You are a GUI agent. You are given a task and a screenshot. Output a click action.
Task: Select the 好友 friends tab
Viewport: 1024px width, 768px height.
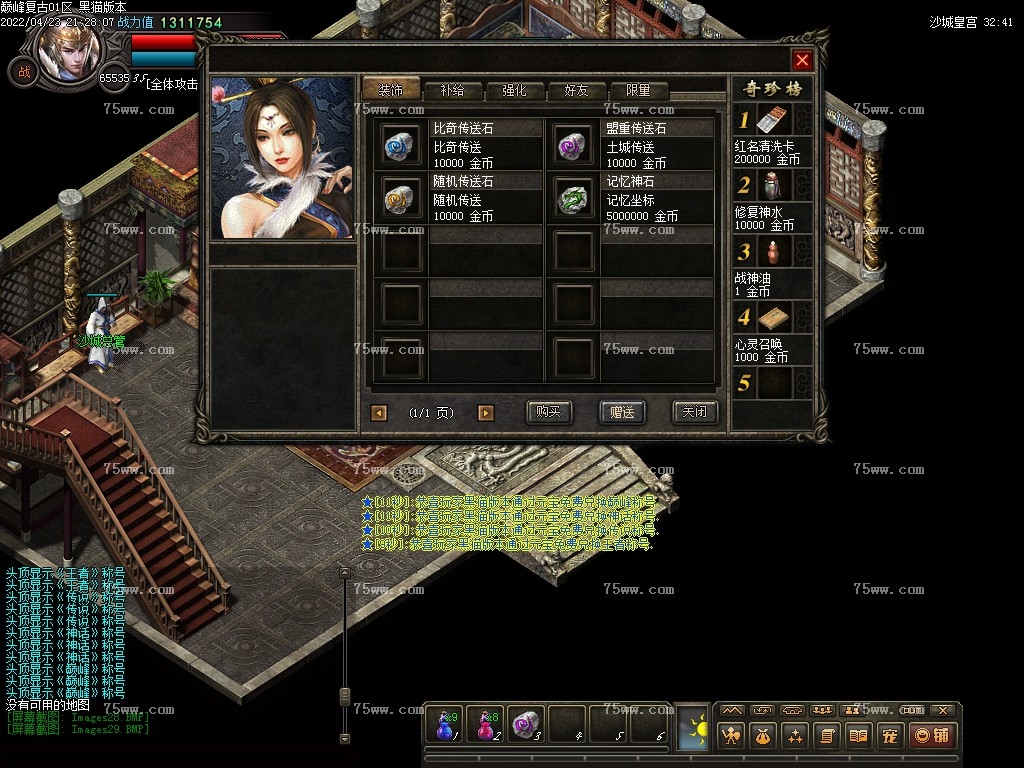pyautogui.click(x=576, y=90)
